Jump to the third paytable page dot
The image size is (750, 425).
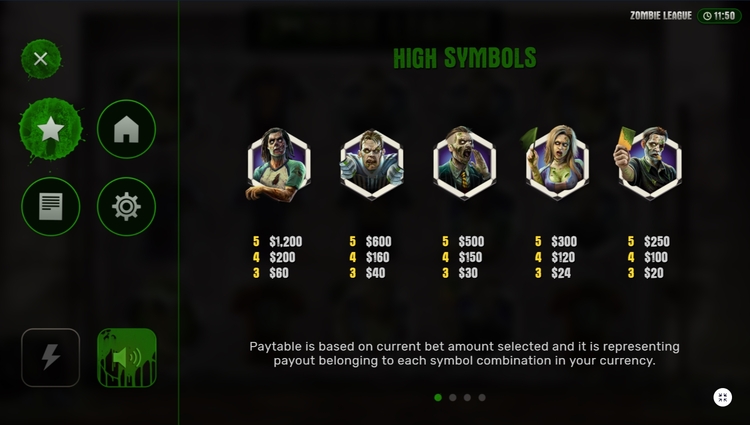pyautogui.click(x=468, y=397)
